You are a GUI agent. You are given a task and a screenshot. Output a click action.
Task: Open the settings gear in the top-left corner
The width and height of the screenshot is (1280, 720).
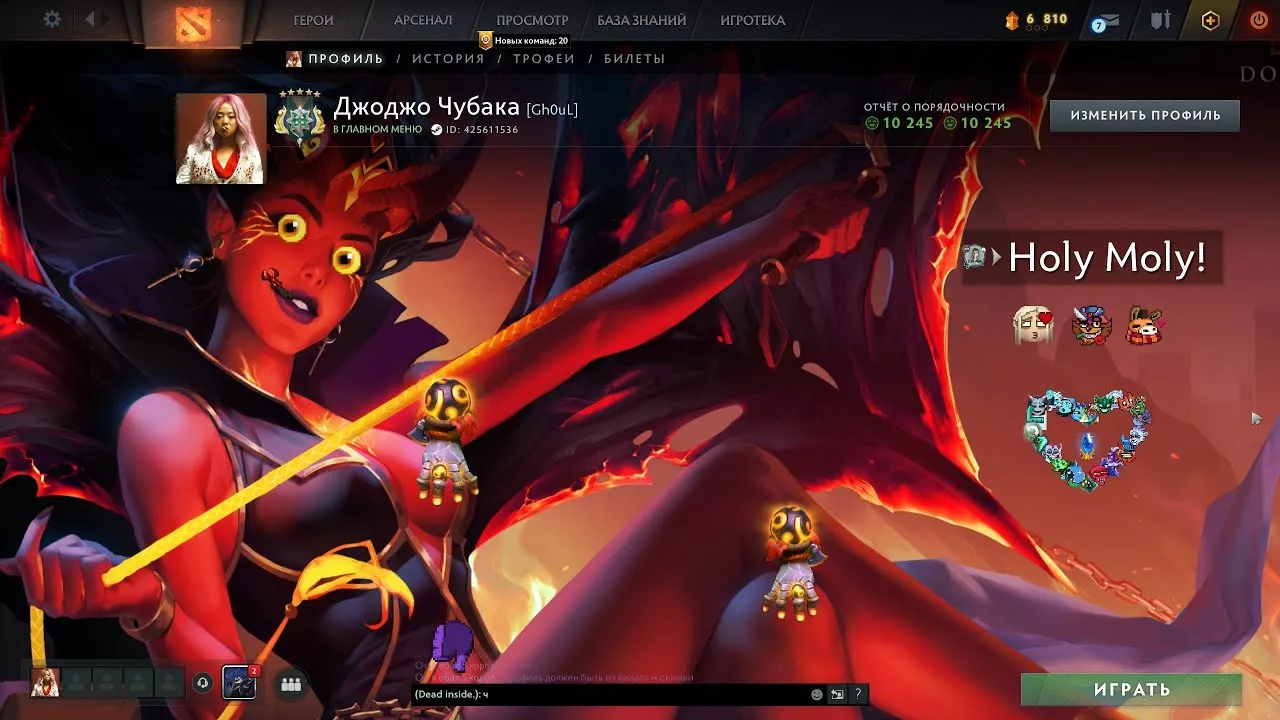[50, 18]
